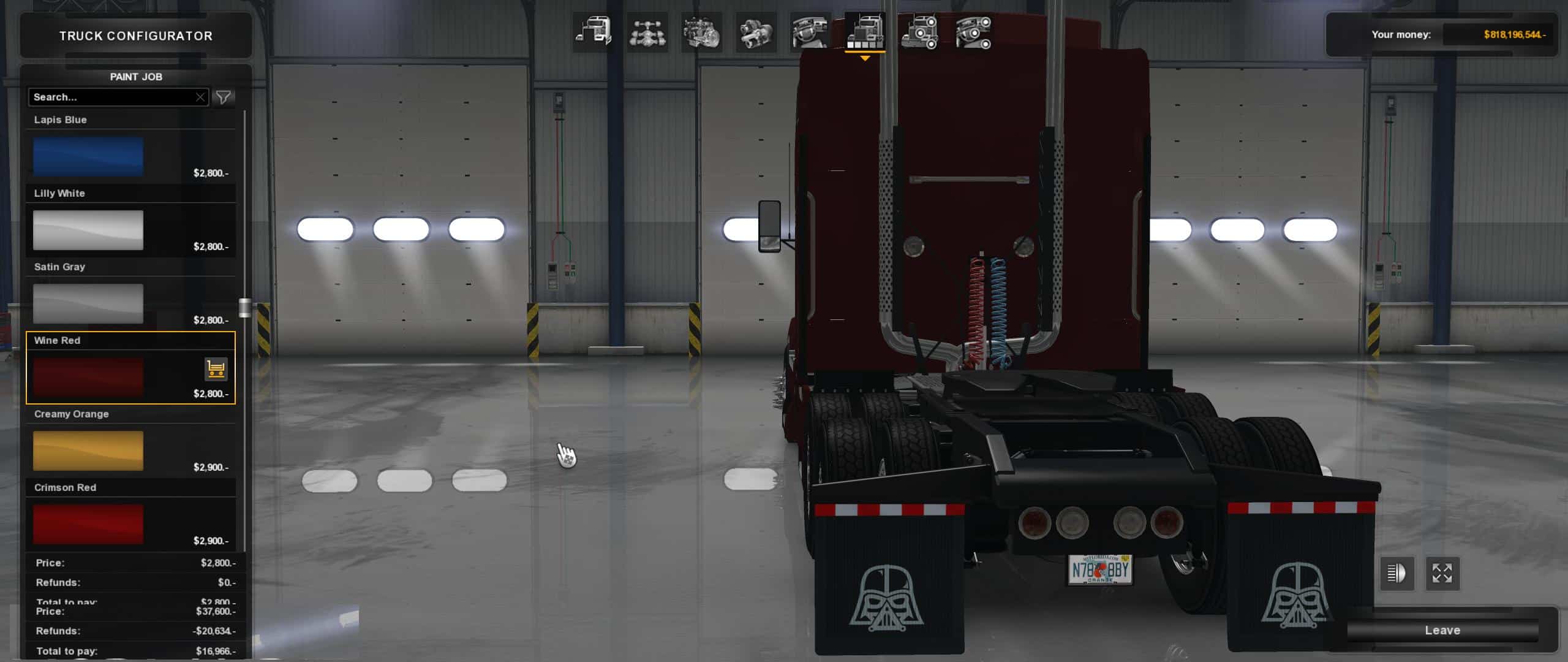Switch to the transmission category

point(756,32)
